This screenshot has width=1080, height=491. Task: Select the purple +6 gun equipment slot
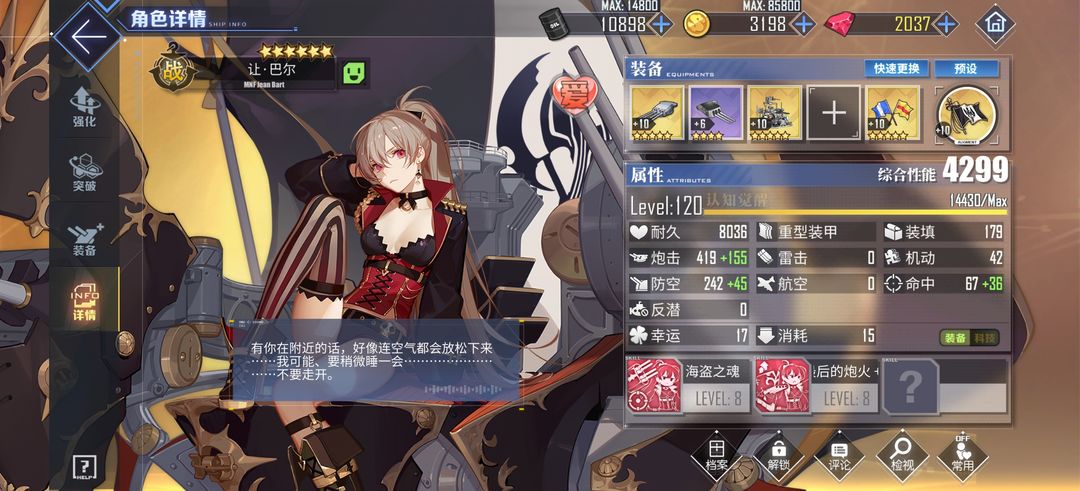click(x=716, y=113)
